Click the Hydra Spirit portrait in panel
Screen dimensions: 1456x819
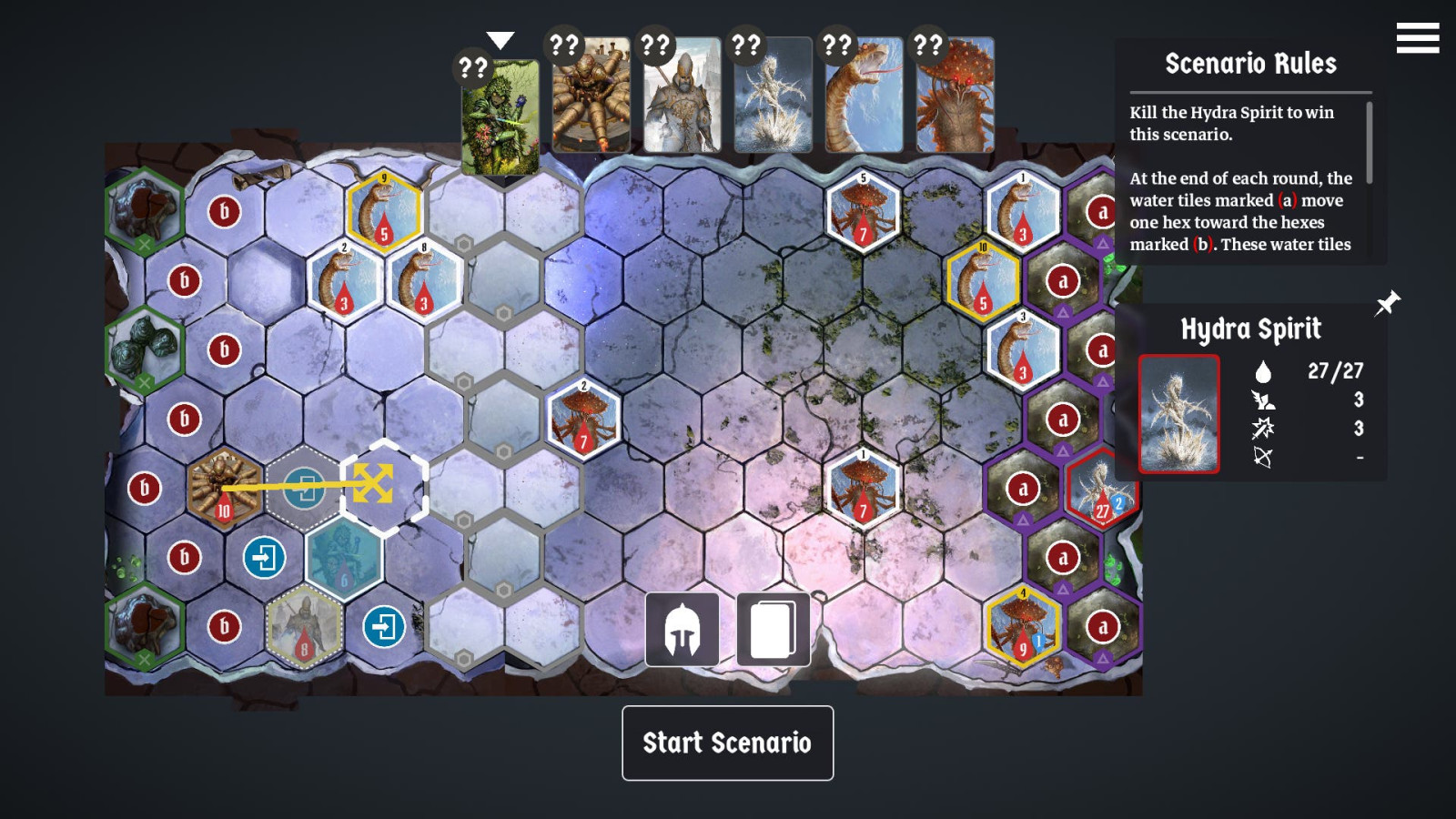pos(1178,414)
